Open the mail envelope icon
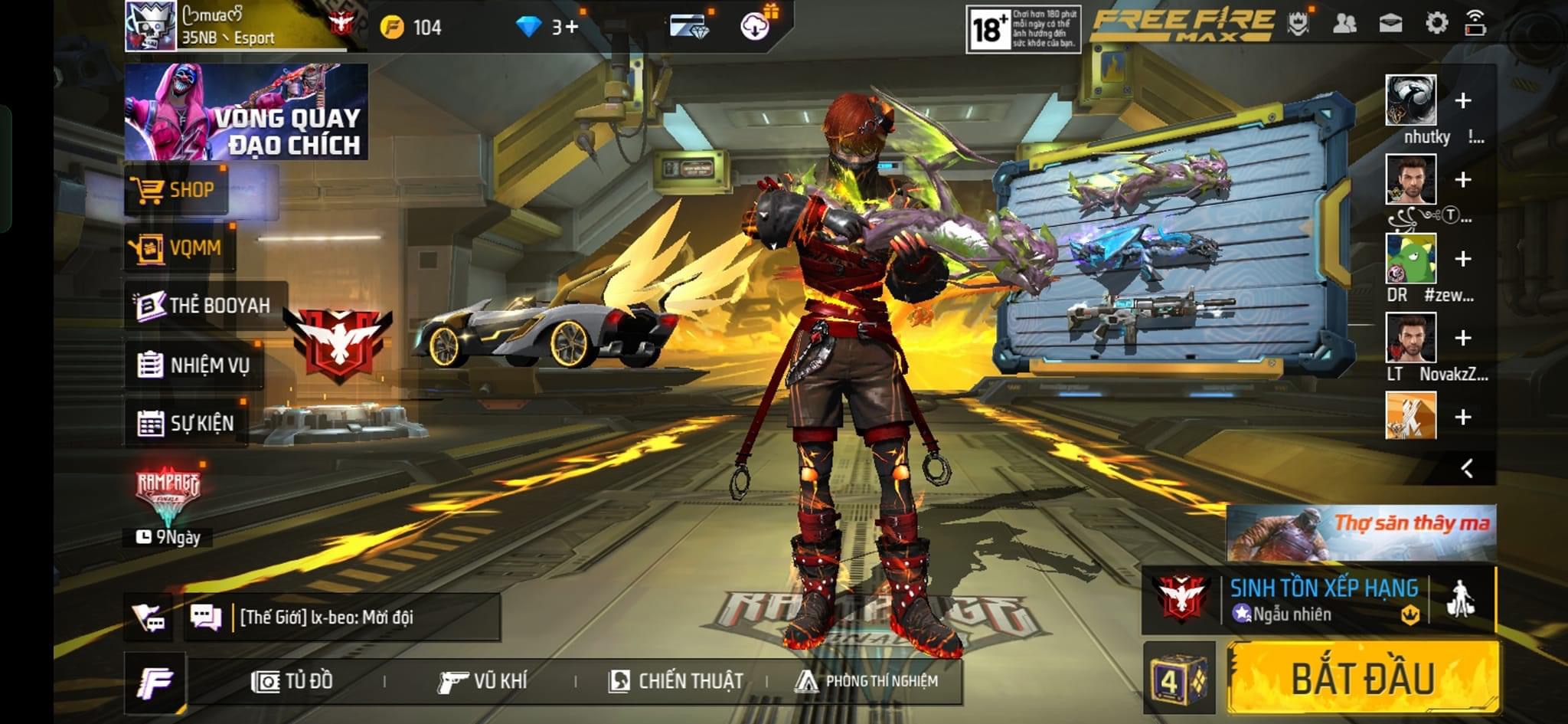 pos(1390,24)
